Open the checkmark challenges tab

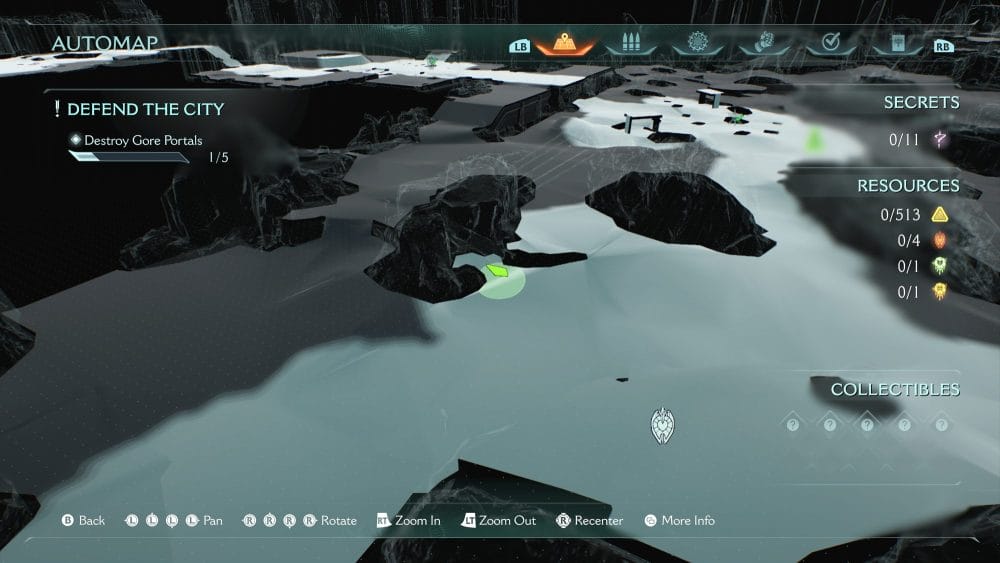829,43
